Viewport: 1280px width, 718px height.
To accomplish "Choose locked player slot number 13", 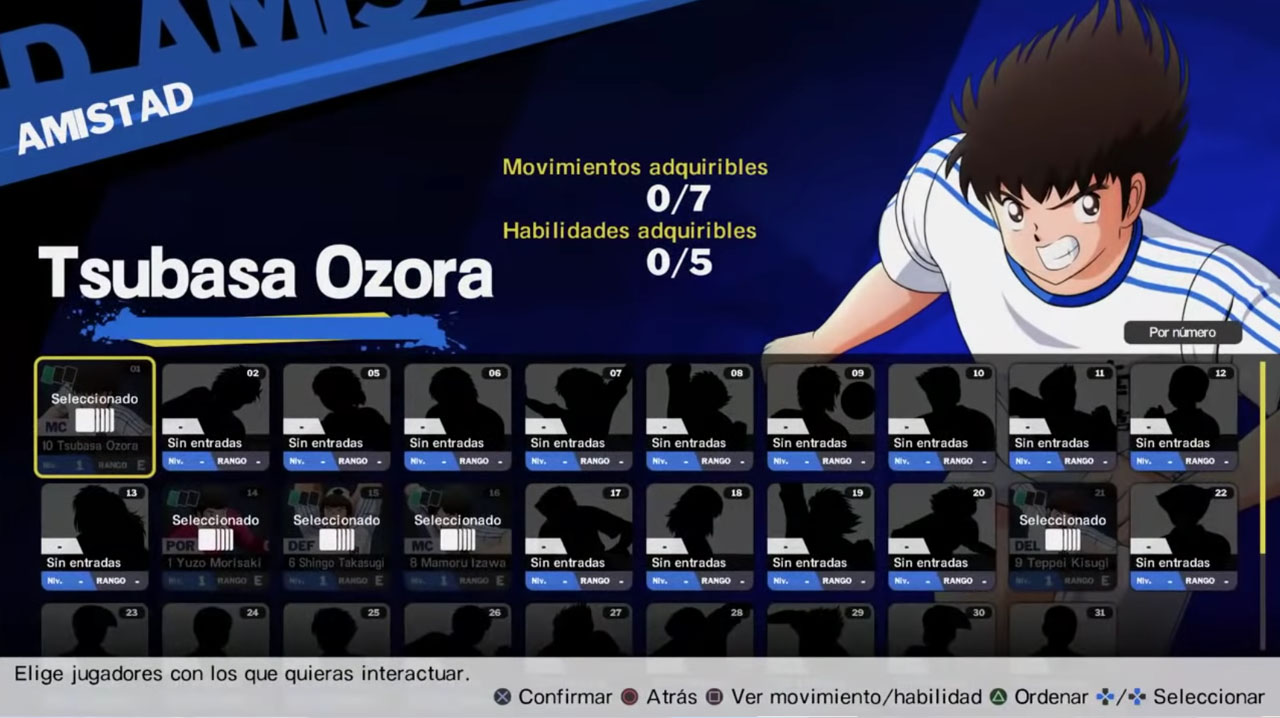I will point(95,537).
